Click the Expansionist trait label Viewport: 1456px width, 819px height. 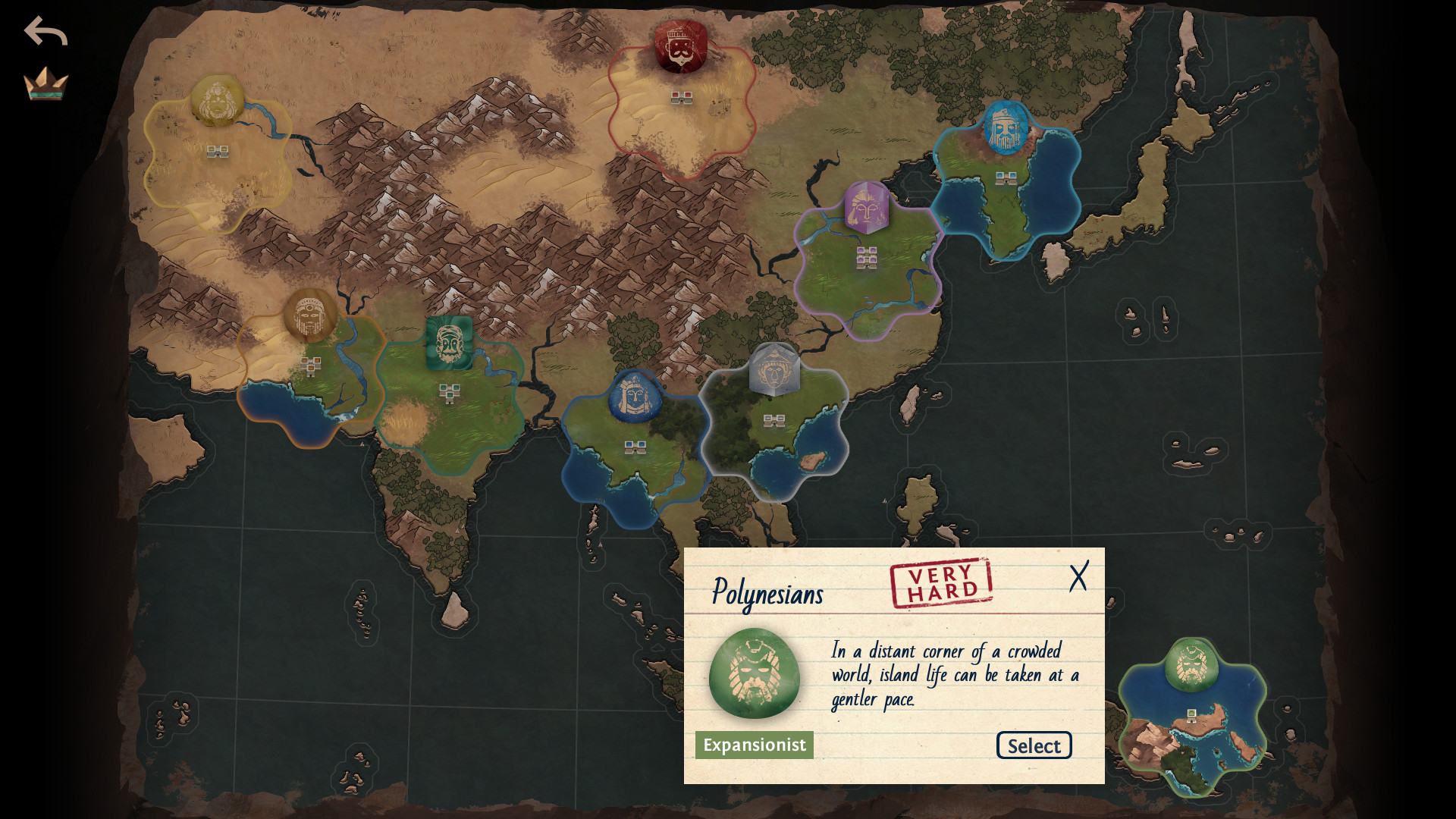click(x=754, y=745)
